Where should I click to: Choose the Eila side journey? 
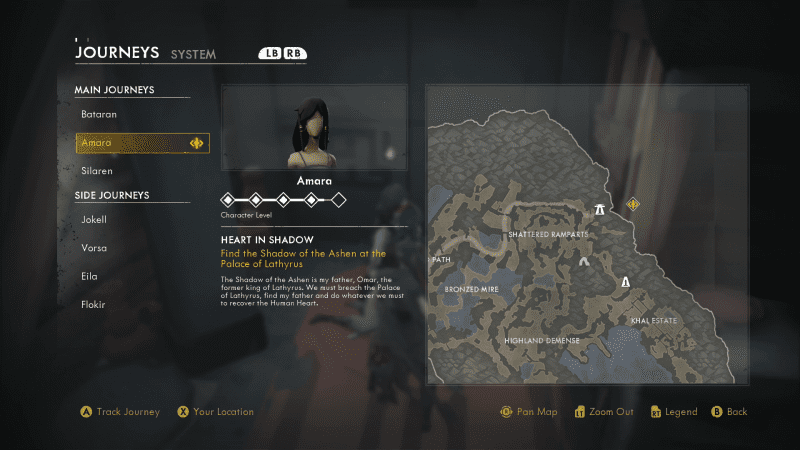pos(89,275)
